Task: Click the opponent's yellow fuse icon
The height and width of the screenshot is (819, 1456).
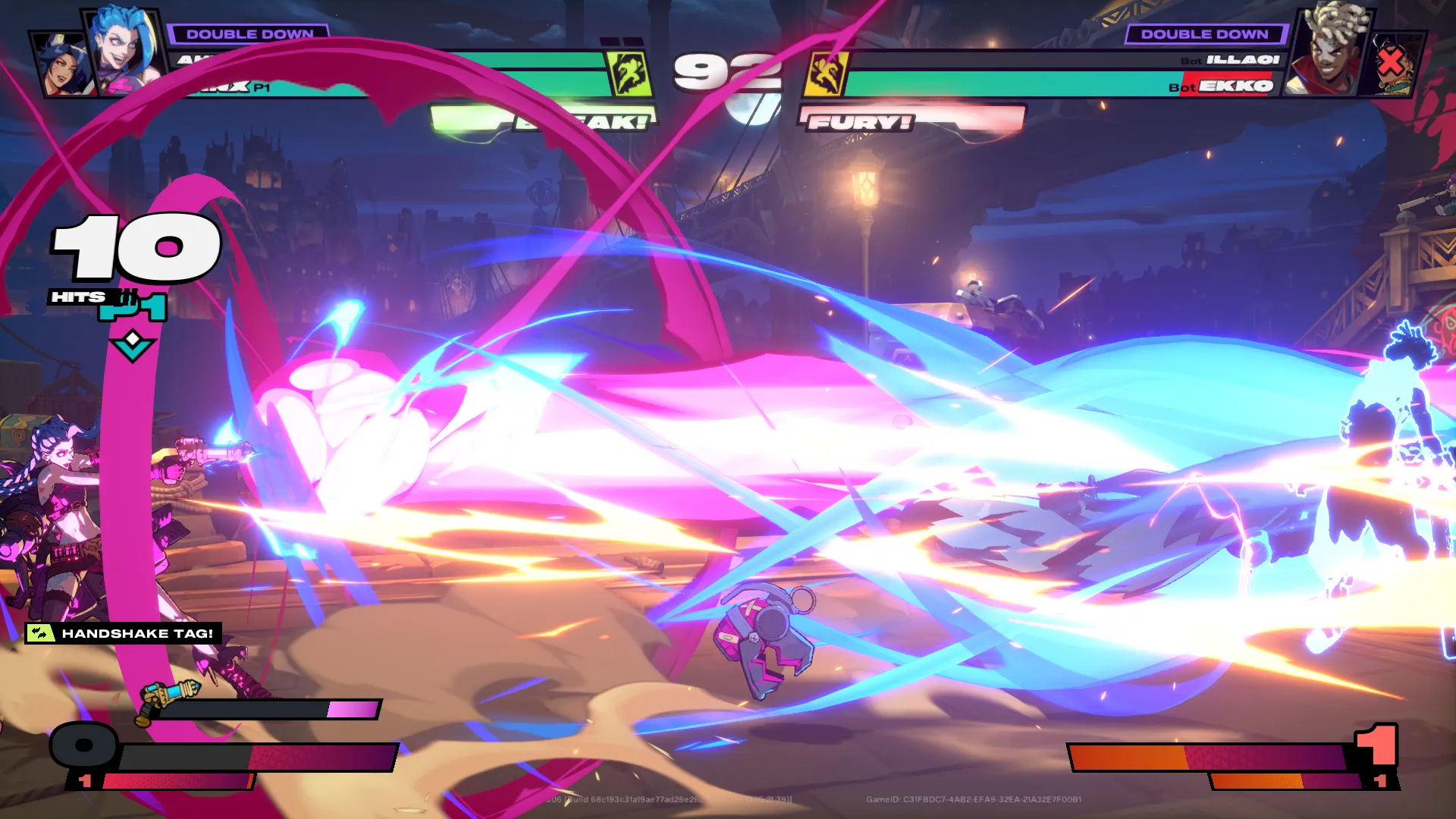Action: (825, 74)
